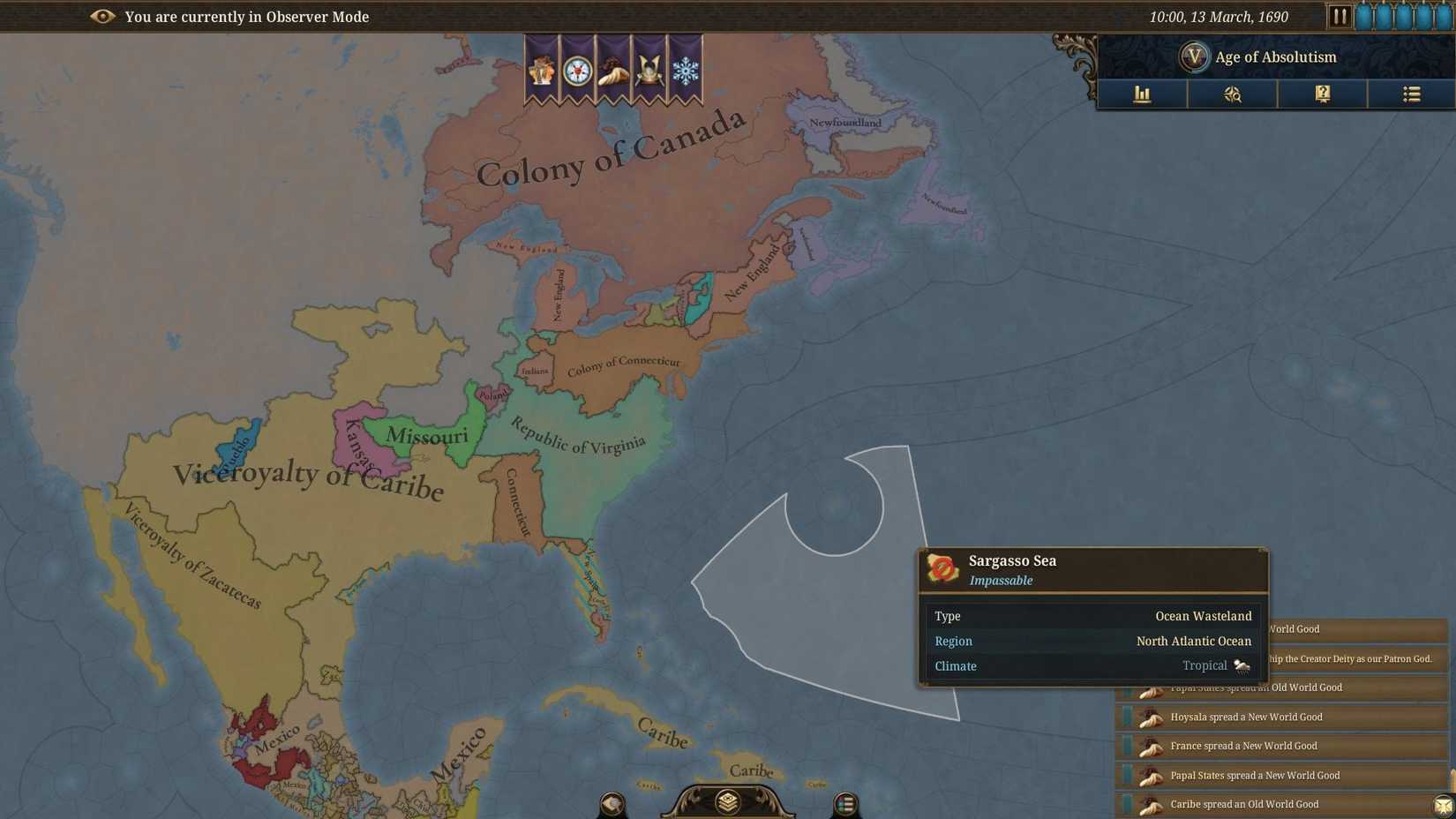Click the striped flag shield at bottom right
Viewport: 1456px width, 819px height.
(844, 803)
